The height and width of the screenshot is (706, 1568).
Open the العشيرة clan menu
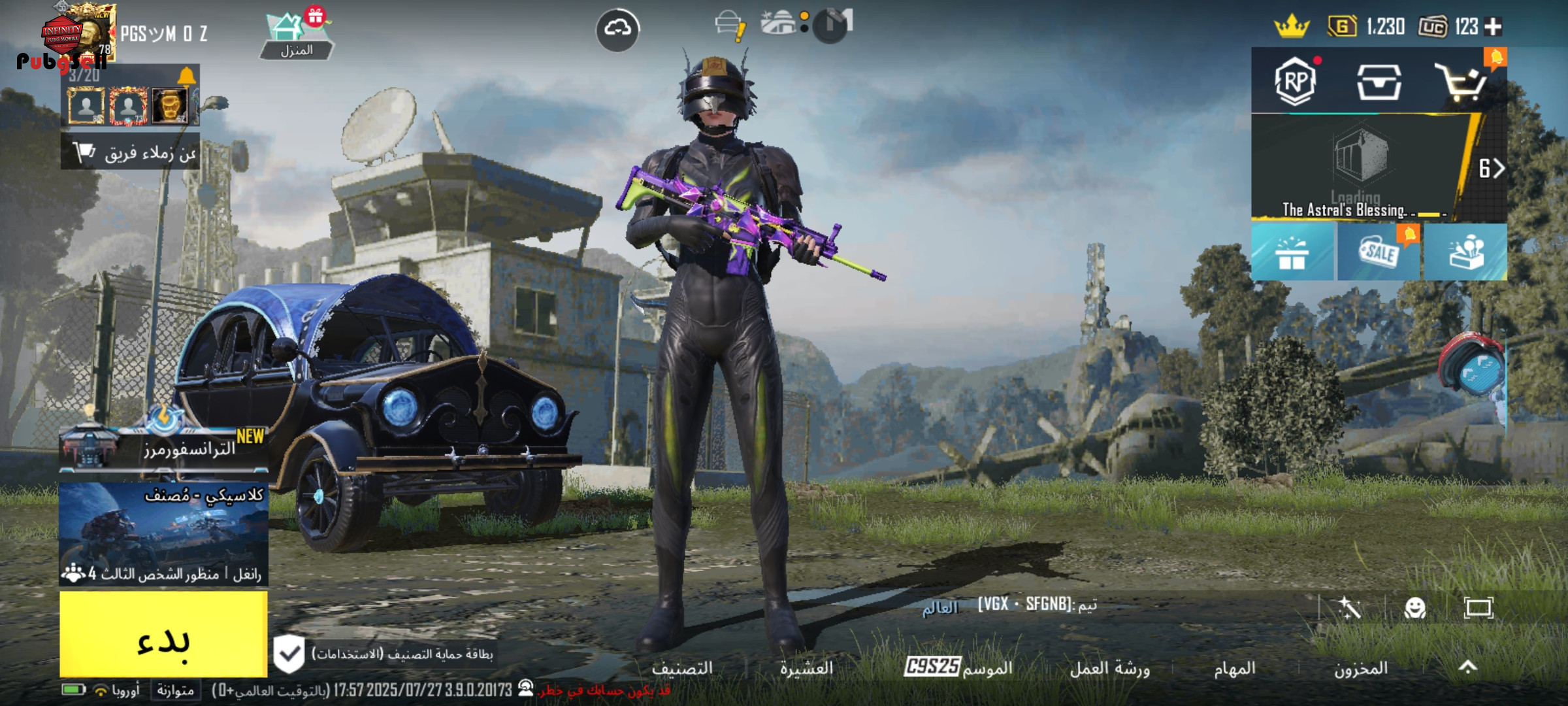point(806,668)
